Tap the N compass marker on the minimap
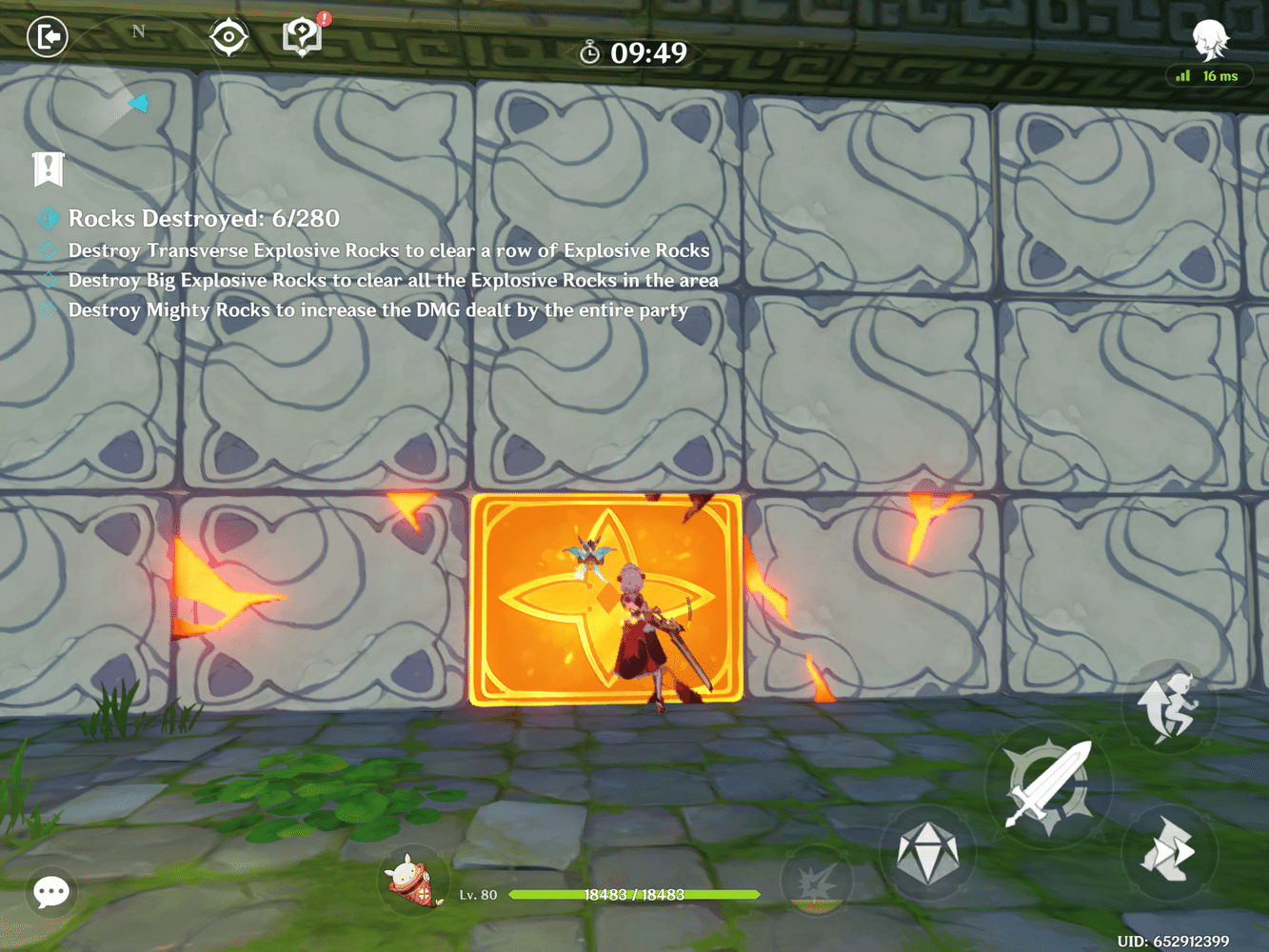Viewport: 1269px width, 952px height. tap(138, 30)
